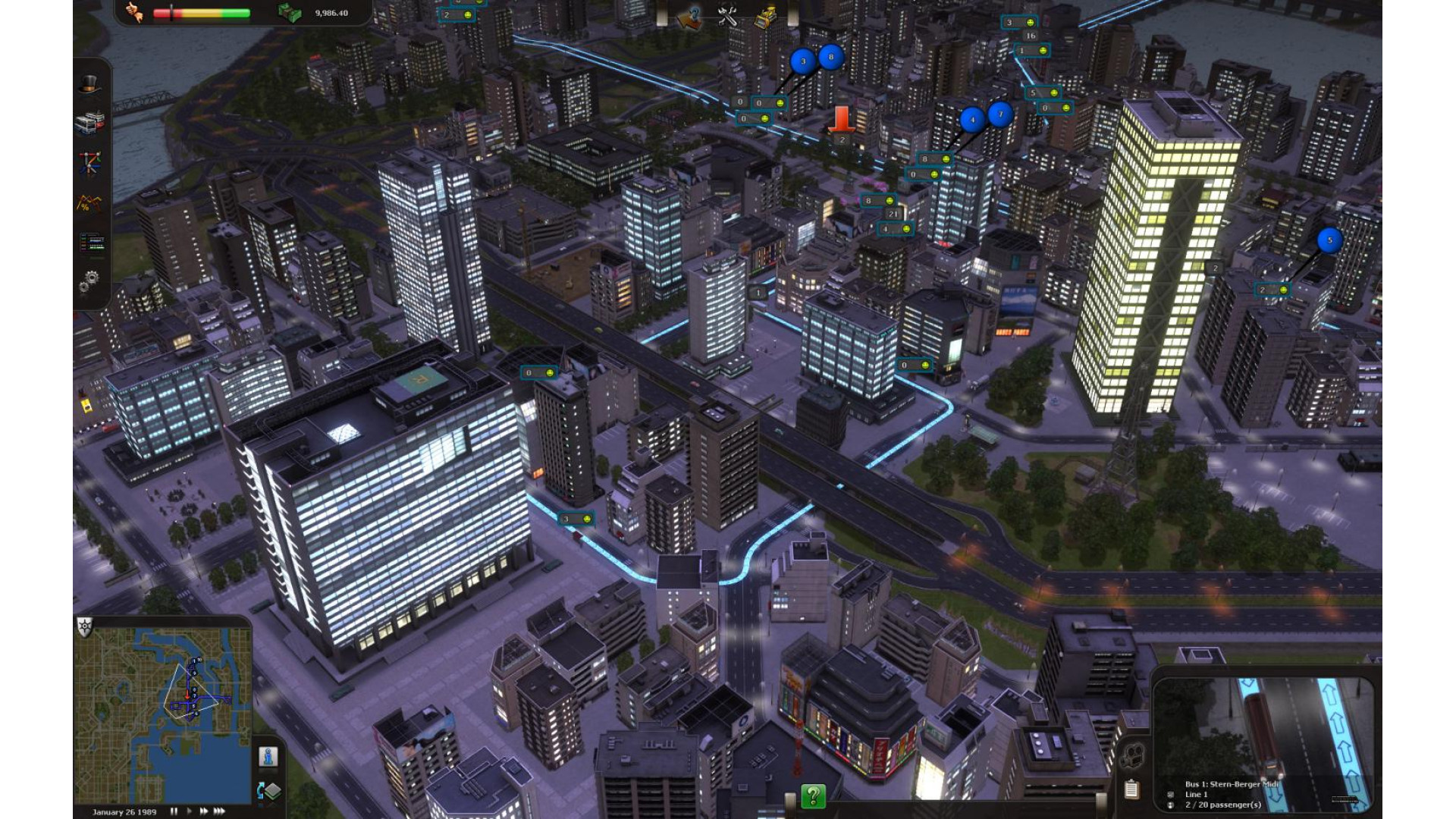Activate the vehicle follow camera icon

(1132, 755)
